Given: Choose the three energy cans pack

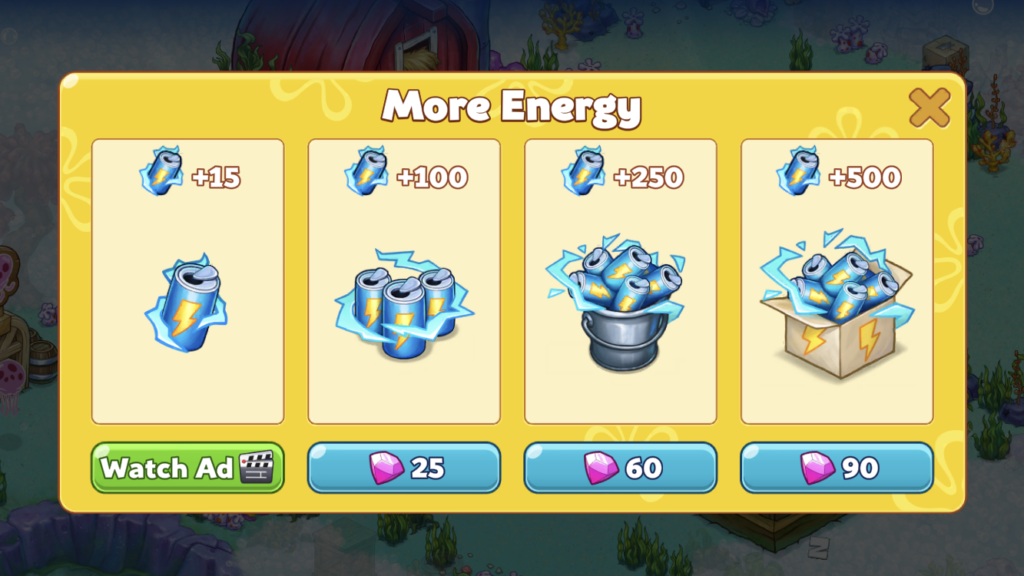Looking at the screenshot, I should [x=404, y=281].
